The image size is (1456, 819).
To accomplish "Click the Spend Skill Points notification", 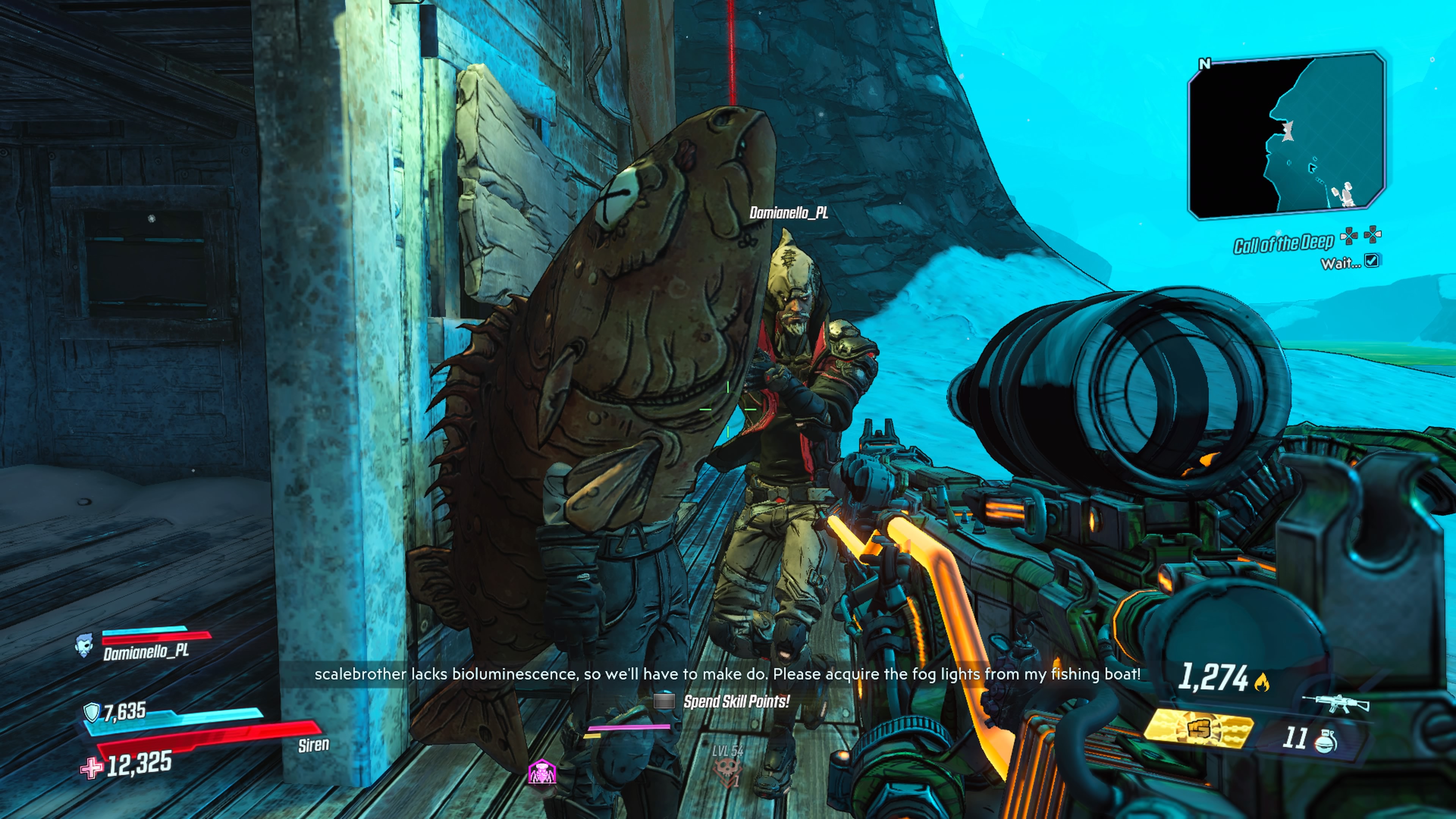I will pyautogui.click(x=735, y=701).
